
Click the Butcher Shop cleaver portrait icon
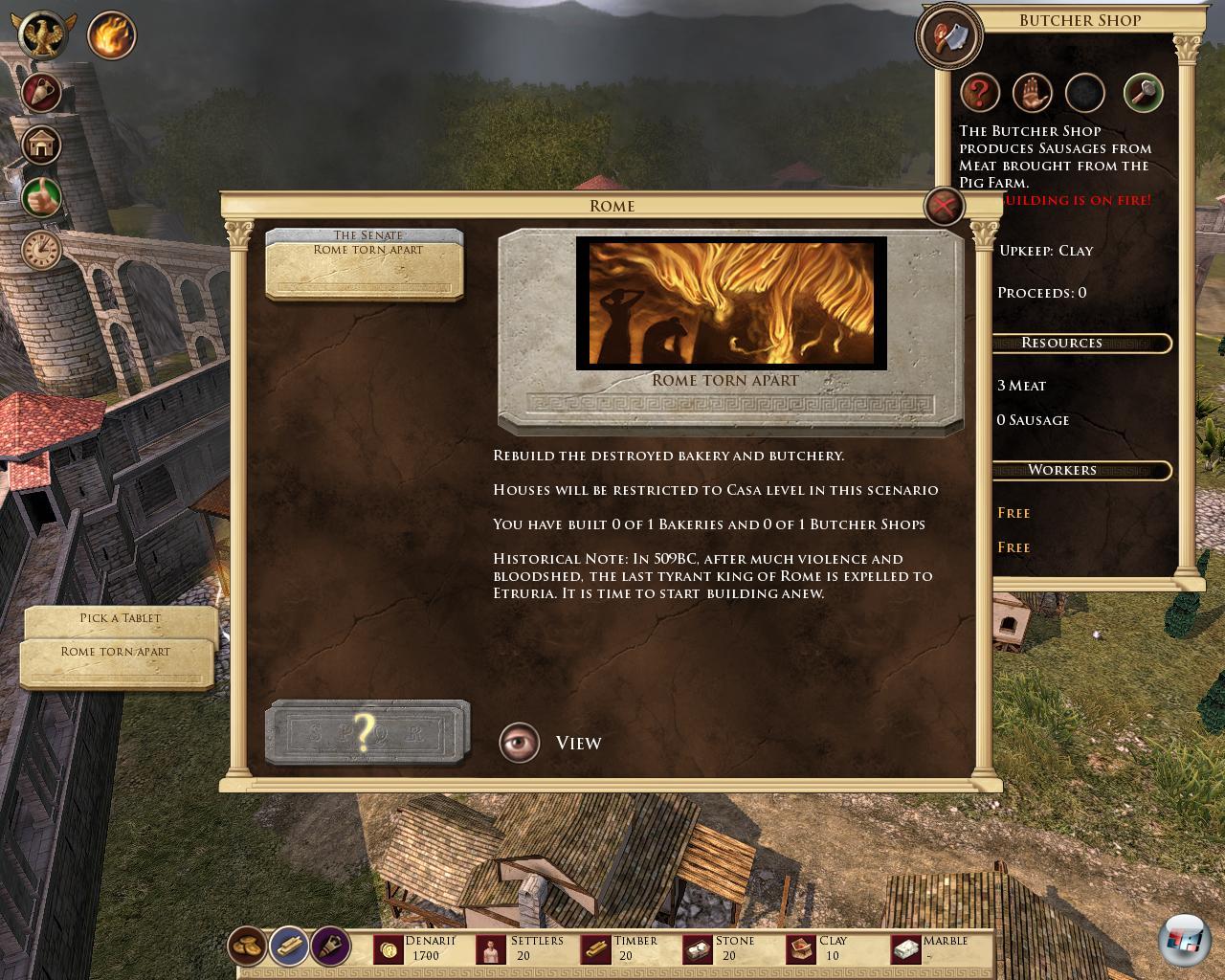coord(948,37)
